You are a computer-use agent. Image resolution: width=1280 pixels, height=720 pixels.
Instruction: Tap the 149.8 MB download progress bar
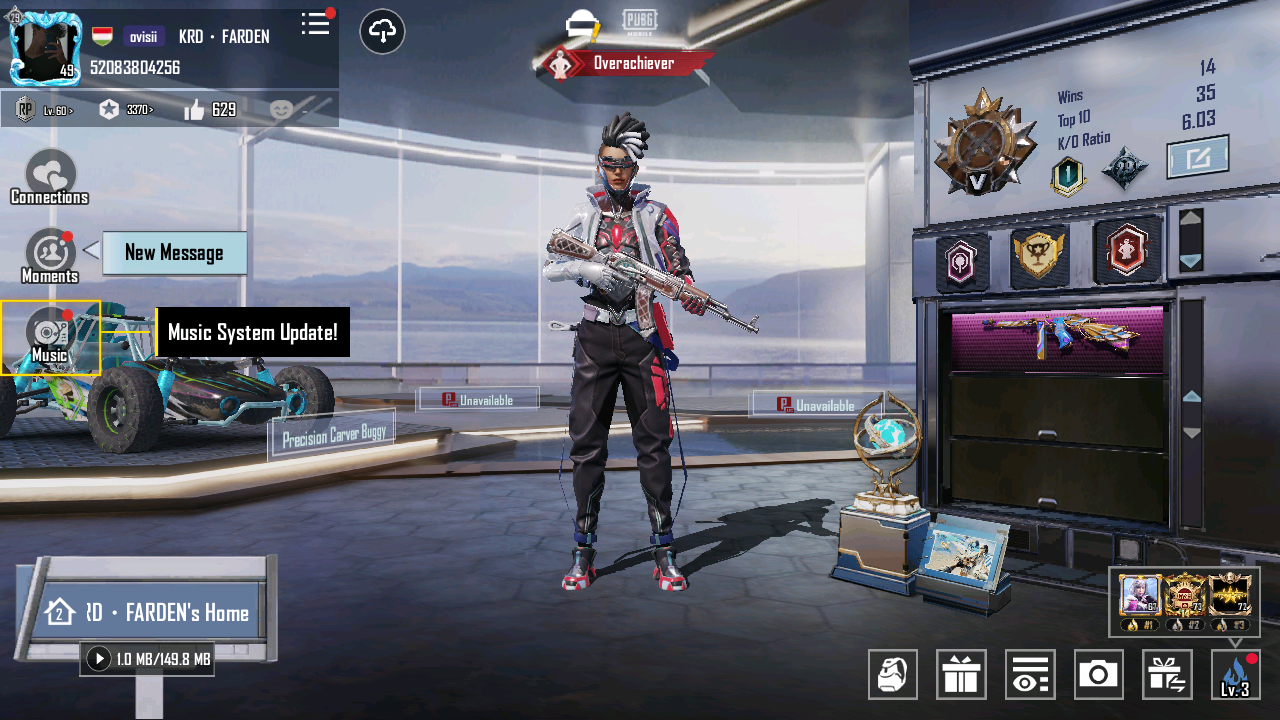(x=146, y=659)
